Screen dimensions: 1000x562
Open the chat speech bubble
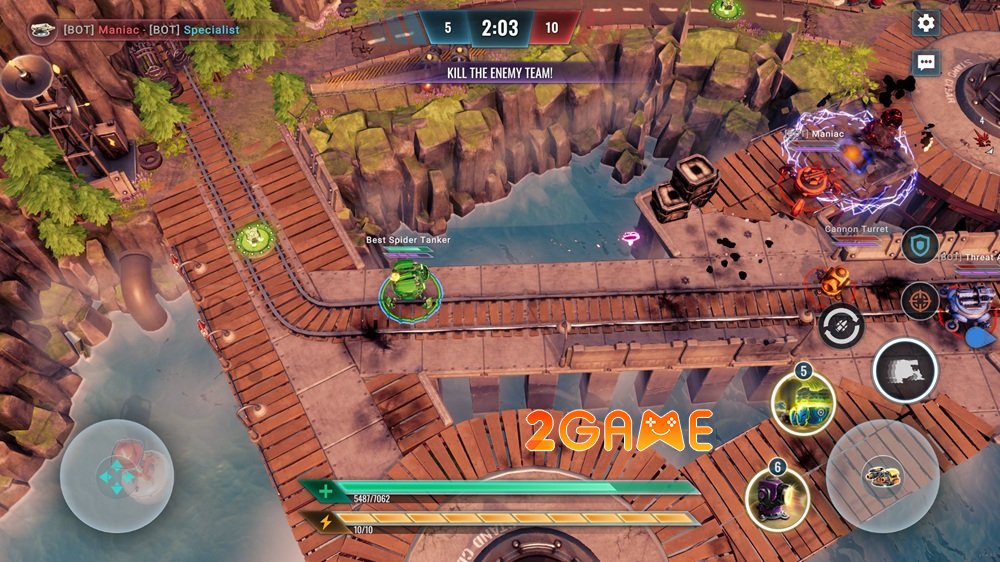(x=926, y=62)
